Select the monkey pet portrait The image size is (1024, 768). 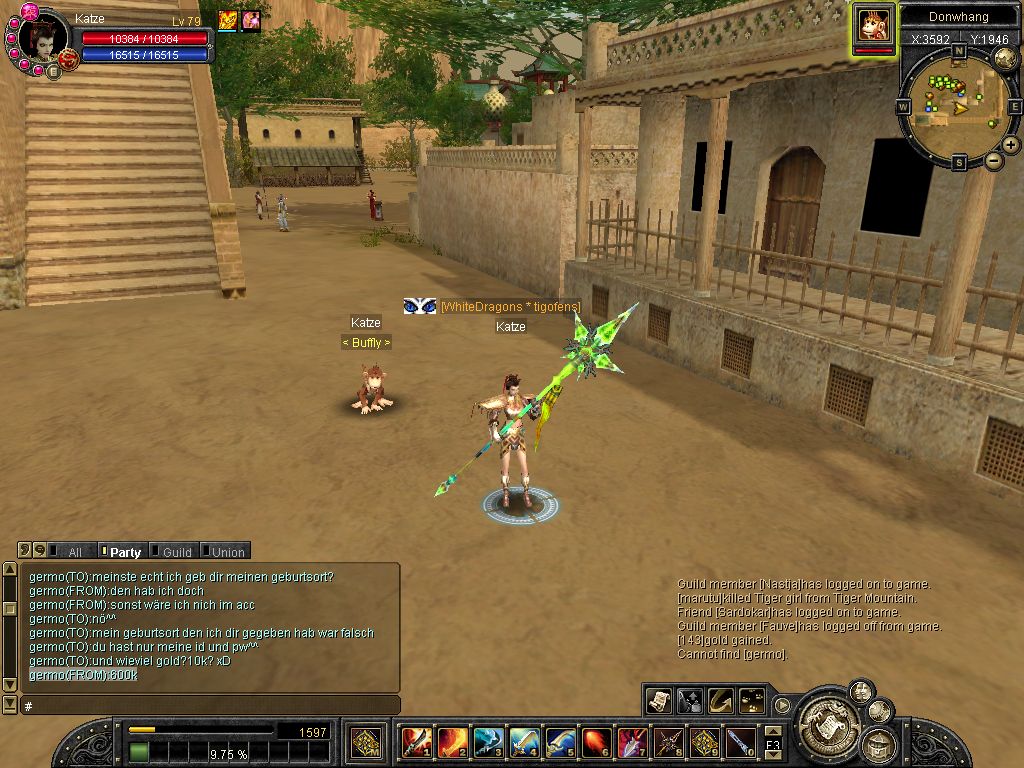[x=874, y=25]
